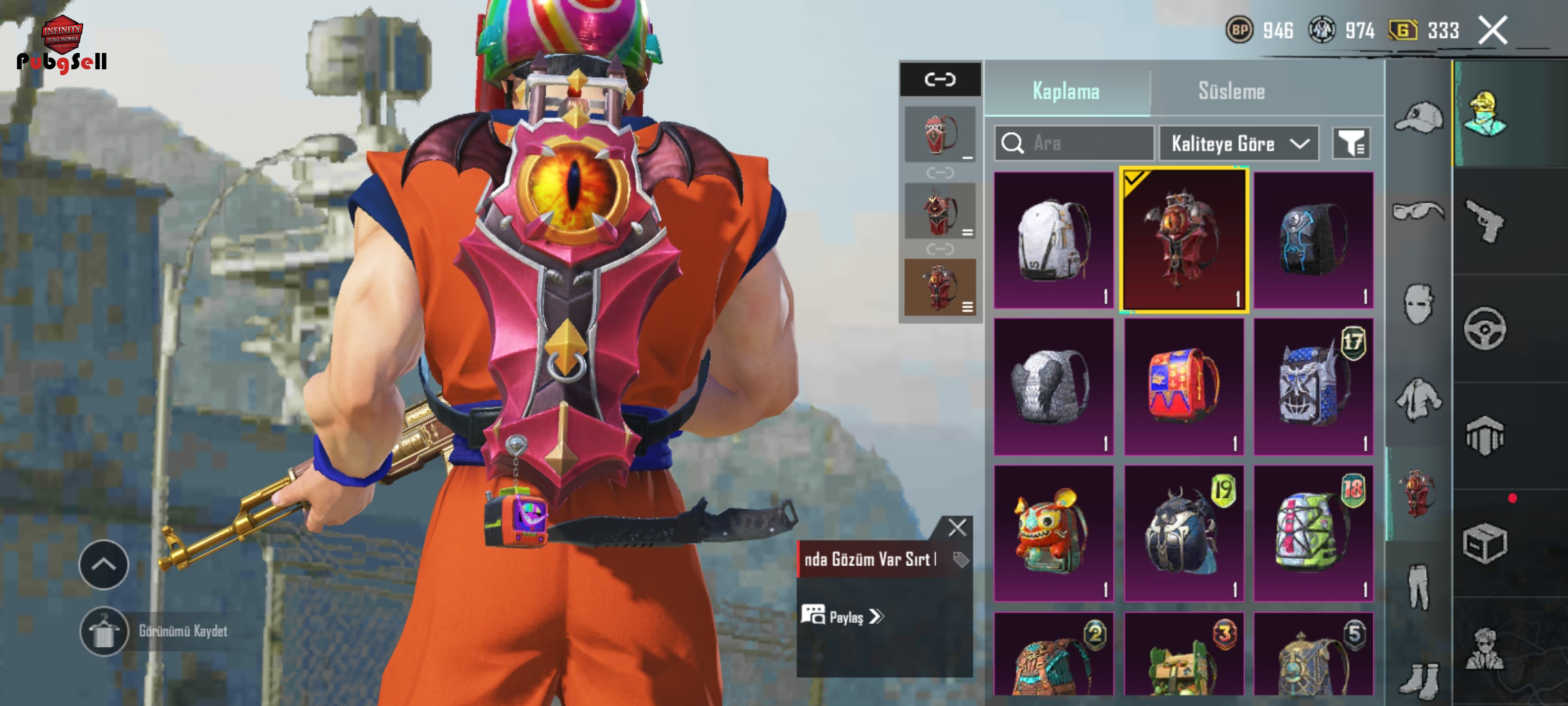Open the Kaliteye Göre sort dropdown
The image size is (1568, 706).
tap(1239, 143)
